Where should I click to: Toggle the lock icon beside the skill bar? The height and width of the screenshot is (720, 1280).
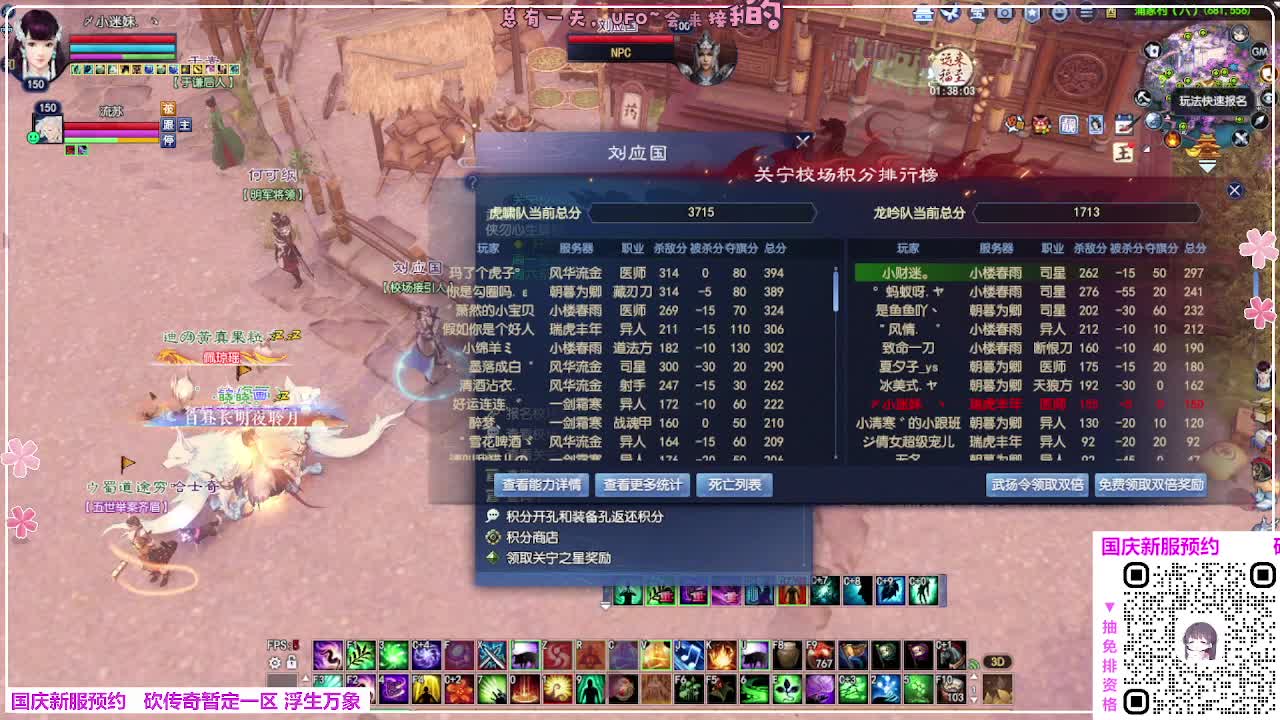pos(292,662)
